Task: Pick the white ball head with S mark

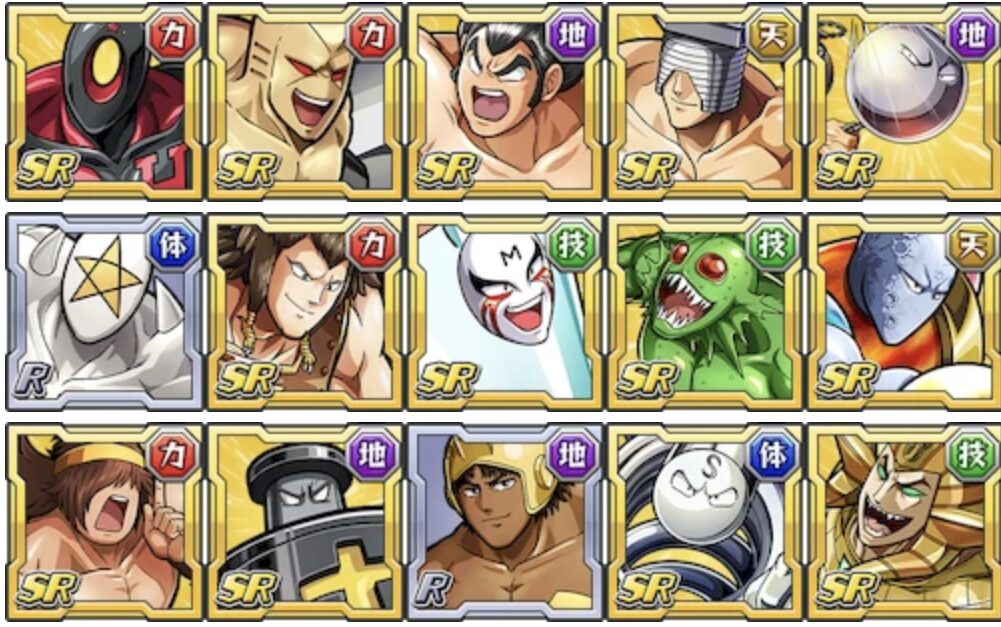Action: [705, 520]
